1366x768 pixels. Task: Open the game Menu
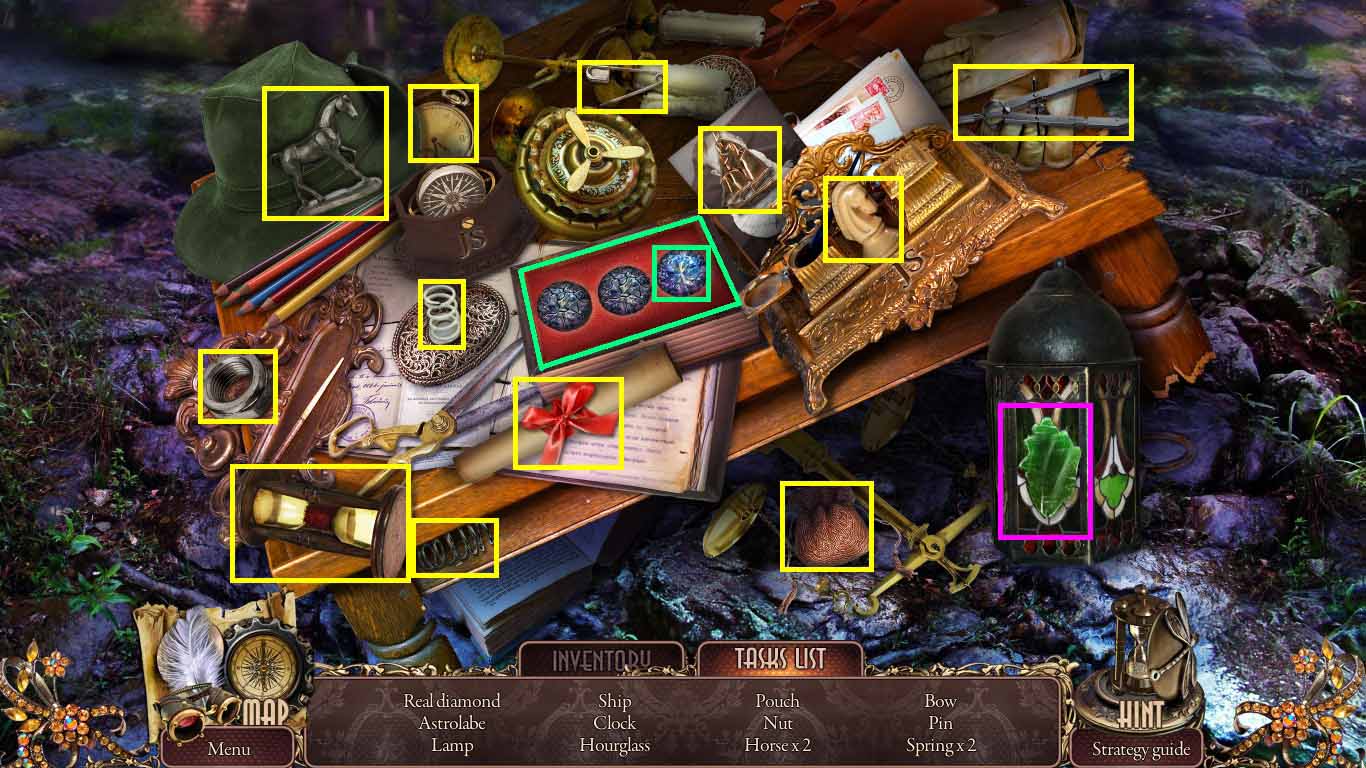point(228,748)
